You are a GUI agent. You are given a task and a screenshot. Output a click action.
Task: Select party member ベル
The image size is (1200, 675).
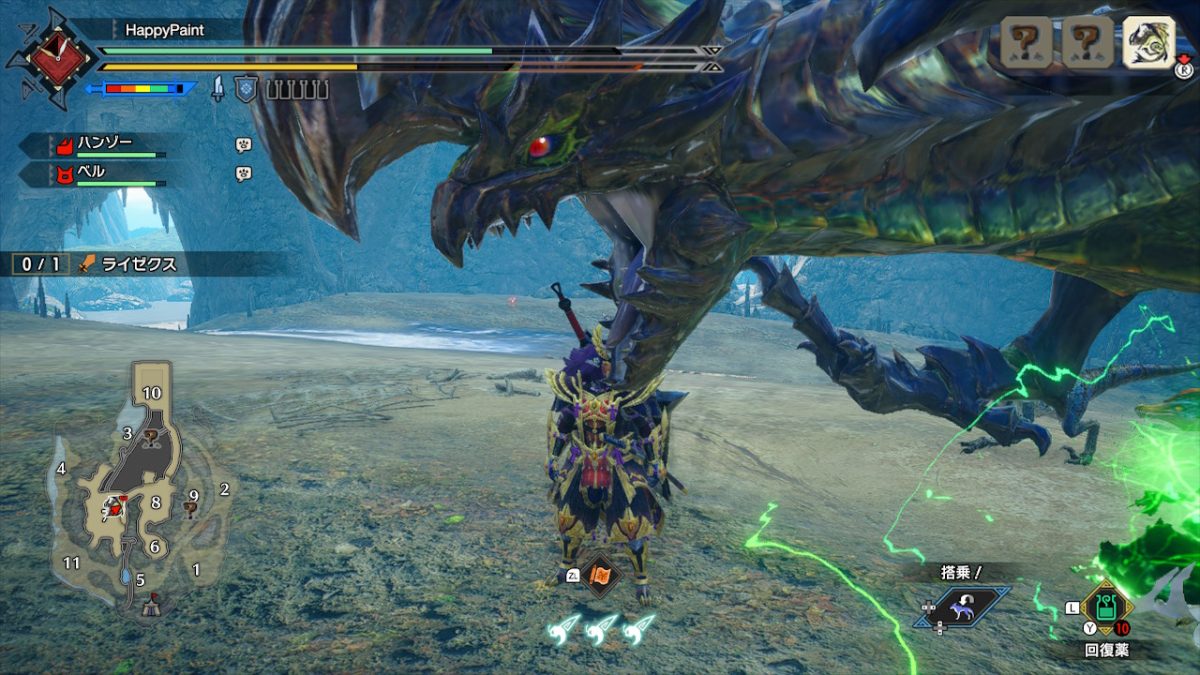(x=93, y=173)
